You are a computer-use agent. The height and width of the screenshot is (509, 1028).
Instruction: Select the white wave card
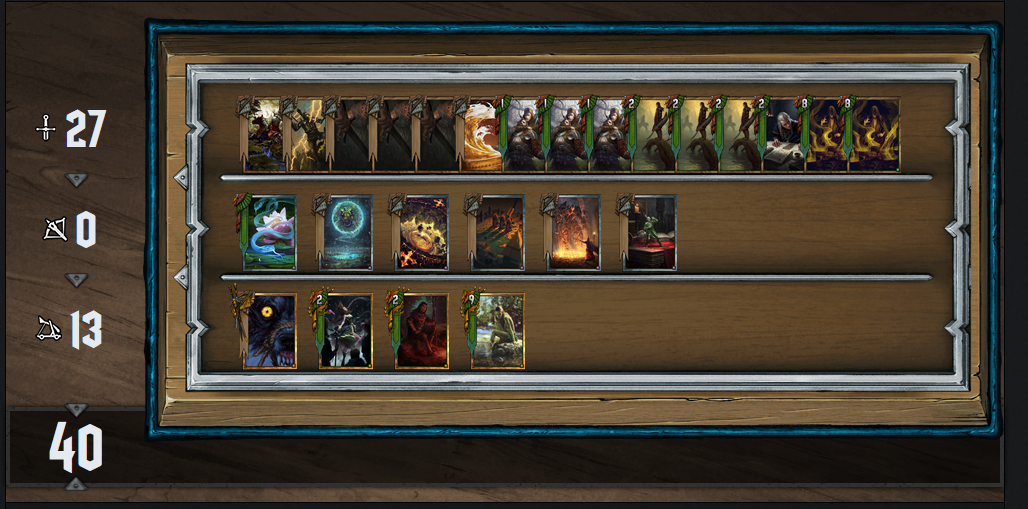point(481,136)
